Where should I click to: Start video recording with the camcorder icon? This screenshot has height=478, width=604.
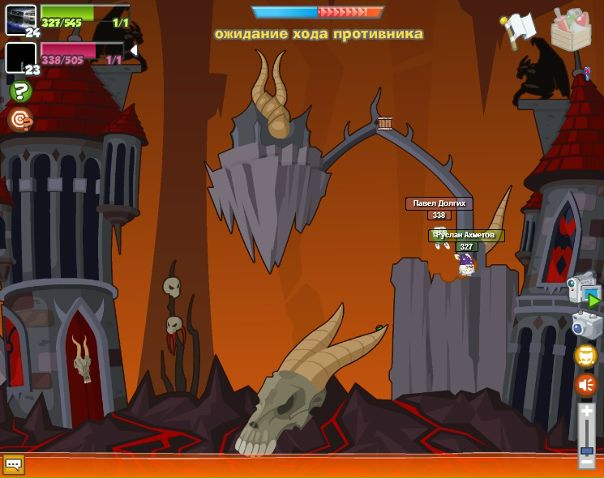point(582,290)
